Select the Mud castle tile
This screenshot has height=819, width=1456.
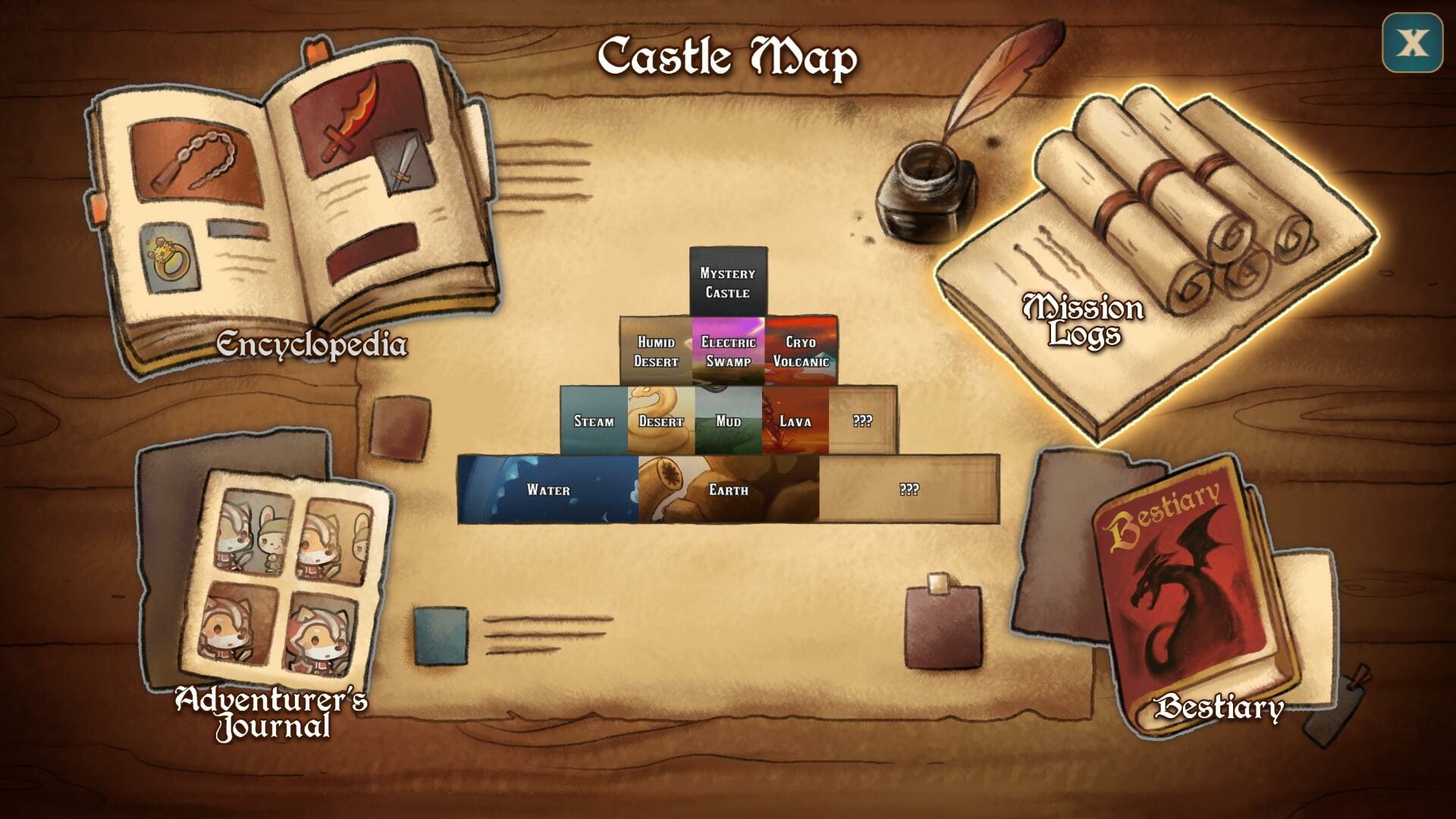pos(728,421)
